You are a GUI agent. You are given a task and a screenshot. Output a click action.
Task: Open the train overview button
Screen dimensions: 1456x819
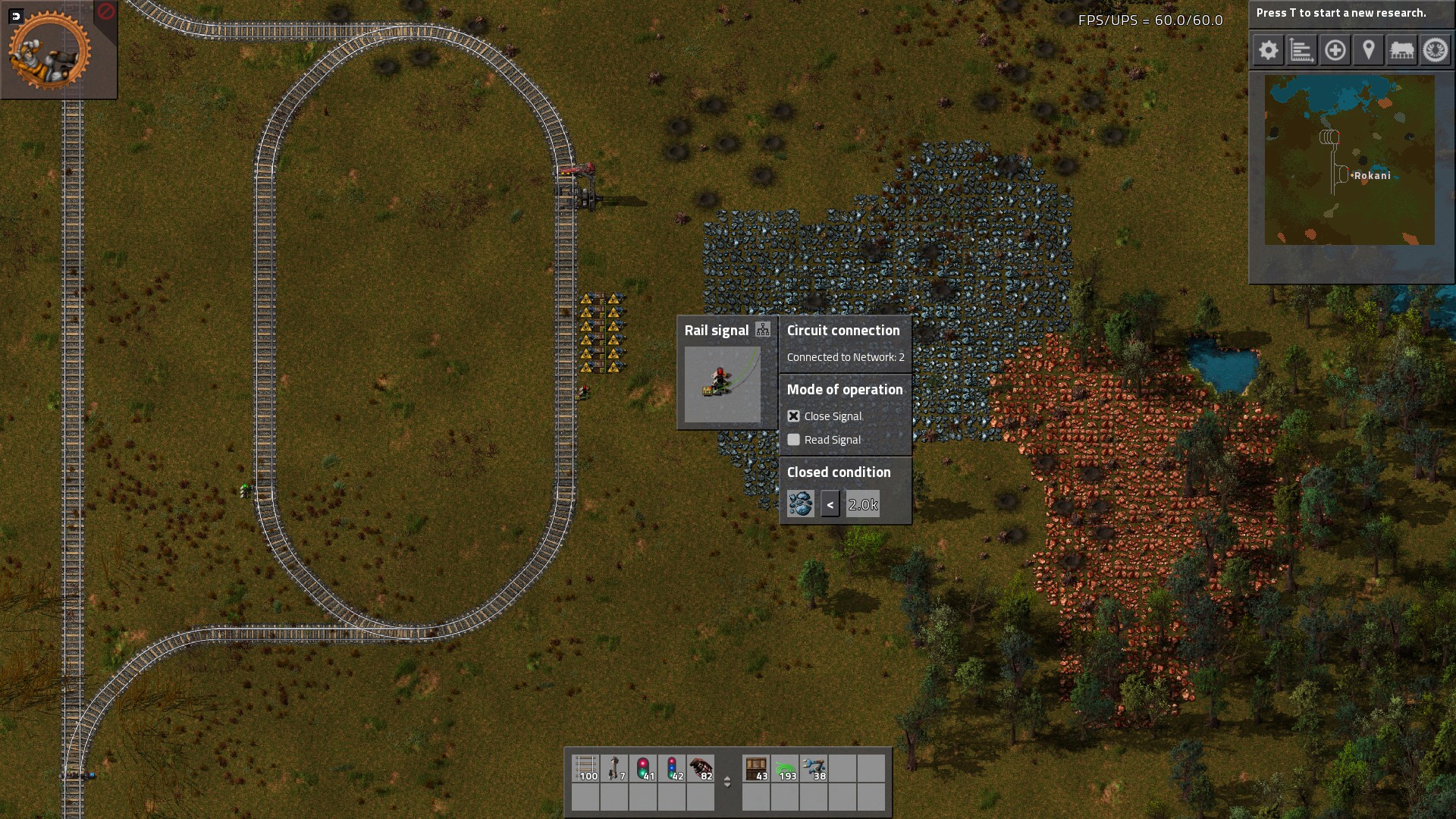[x=1402, y=51]
